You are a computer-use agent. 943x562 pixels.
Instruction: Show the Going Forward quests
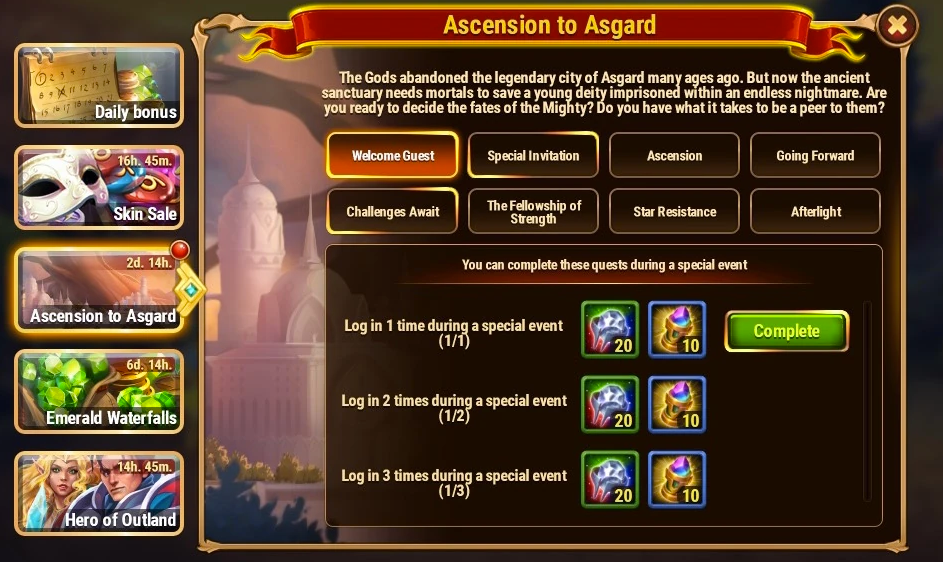click(x=815, y=156)
